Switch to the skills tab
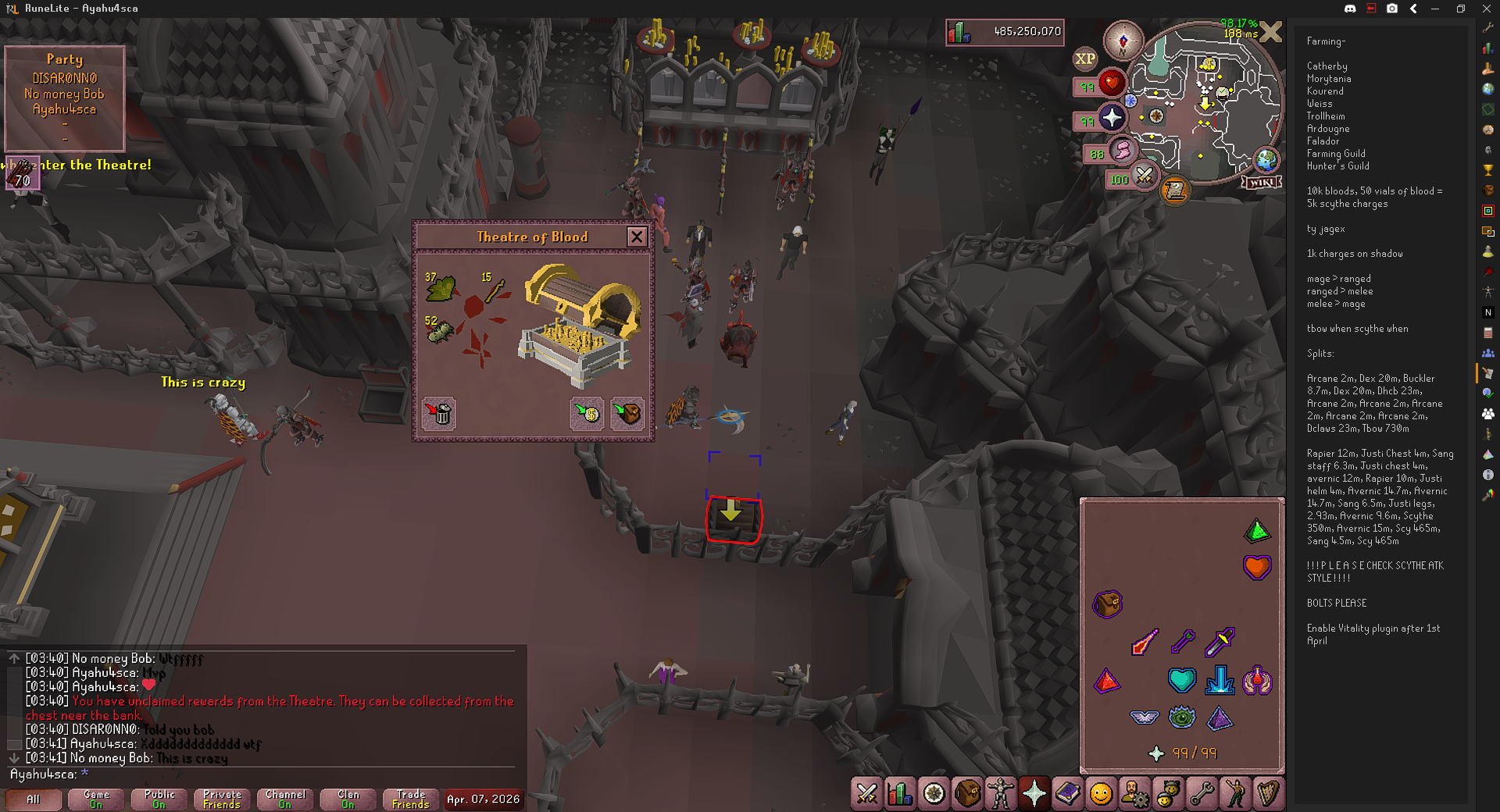This screenshot has width=1500, height=812. [900, 794]
